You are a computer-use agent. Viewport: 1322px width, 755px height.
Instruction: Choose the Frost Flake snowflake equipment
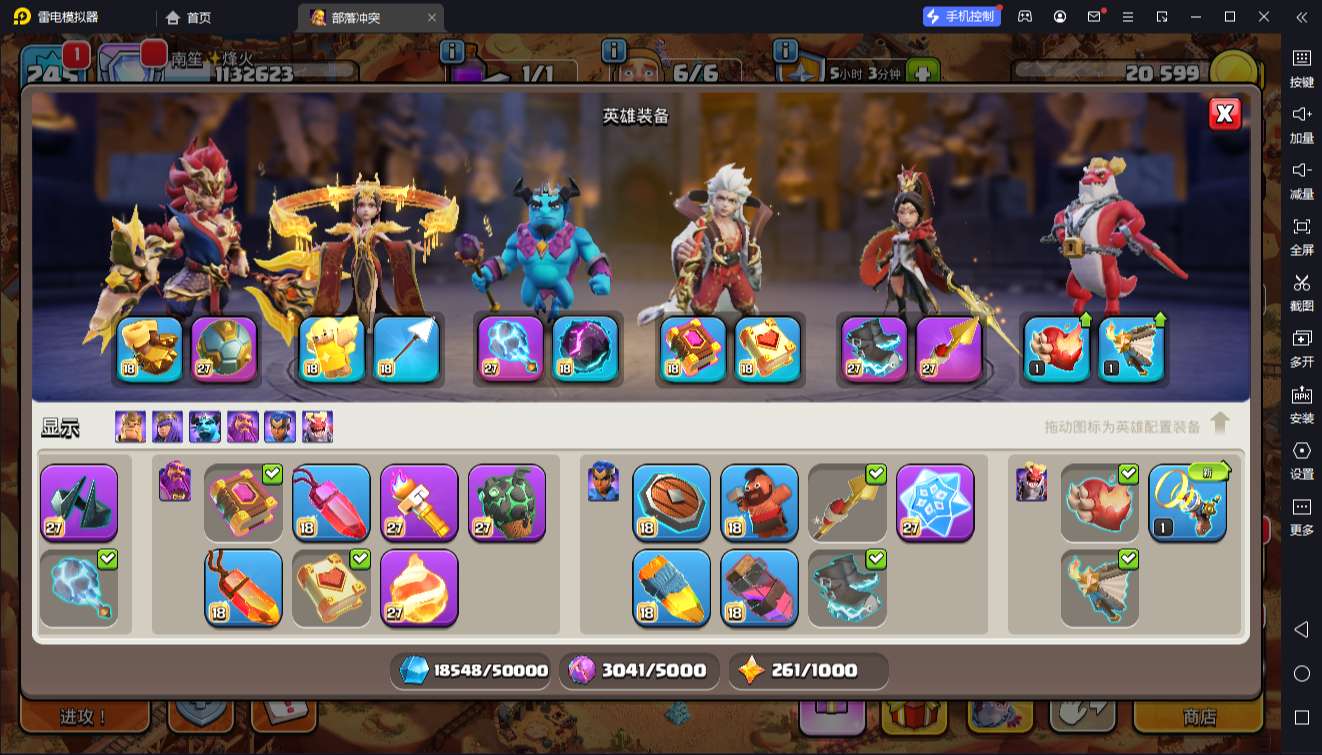935,502
